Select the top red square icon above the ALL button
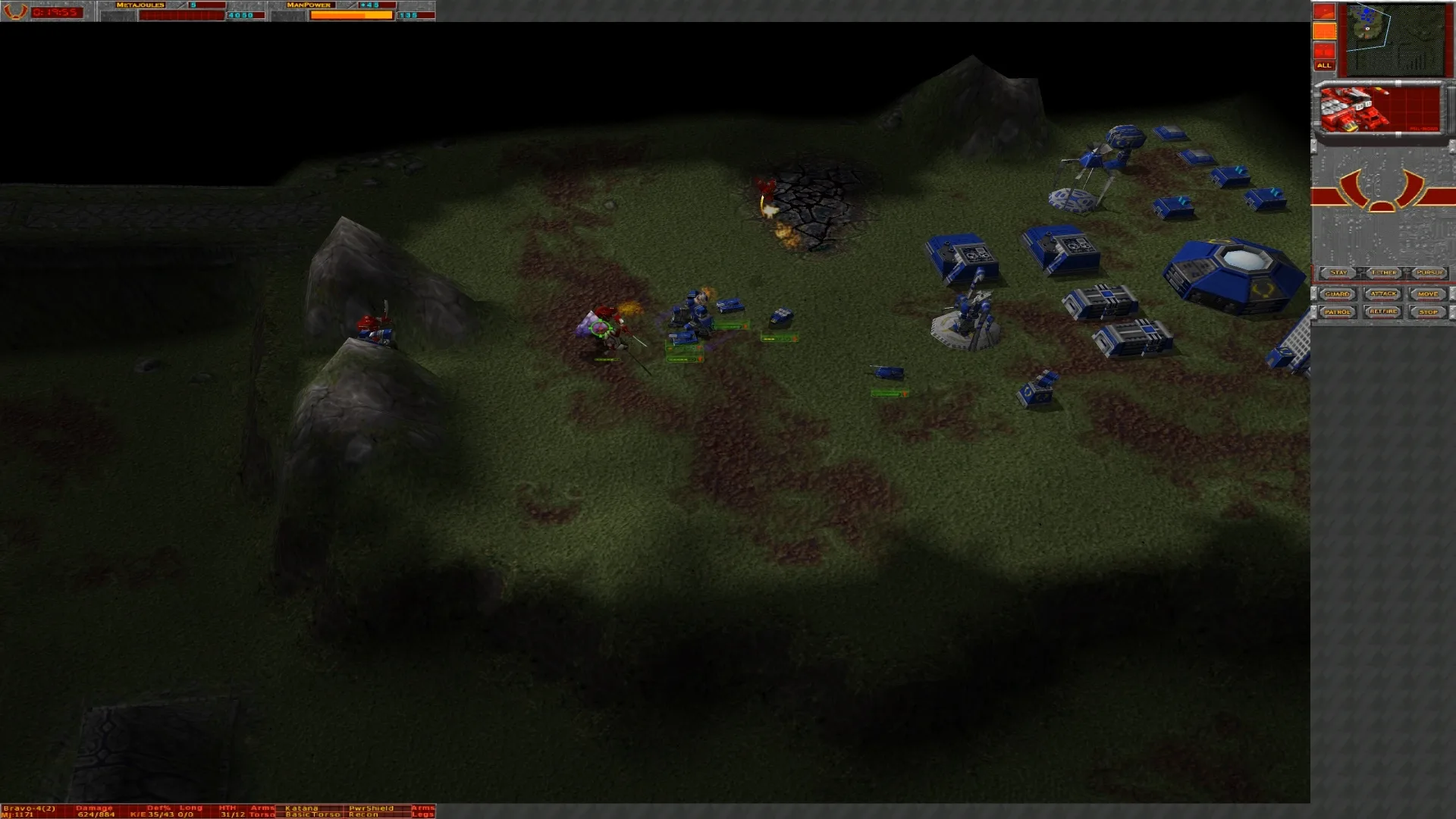 [x=1324, y=11]
